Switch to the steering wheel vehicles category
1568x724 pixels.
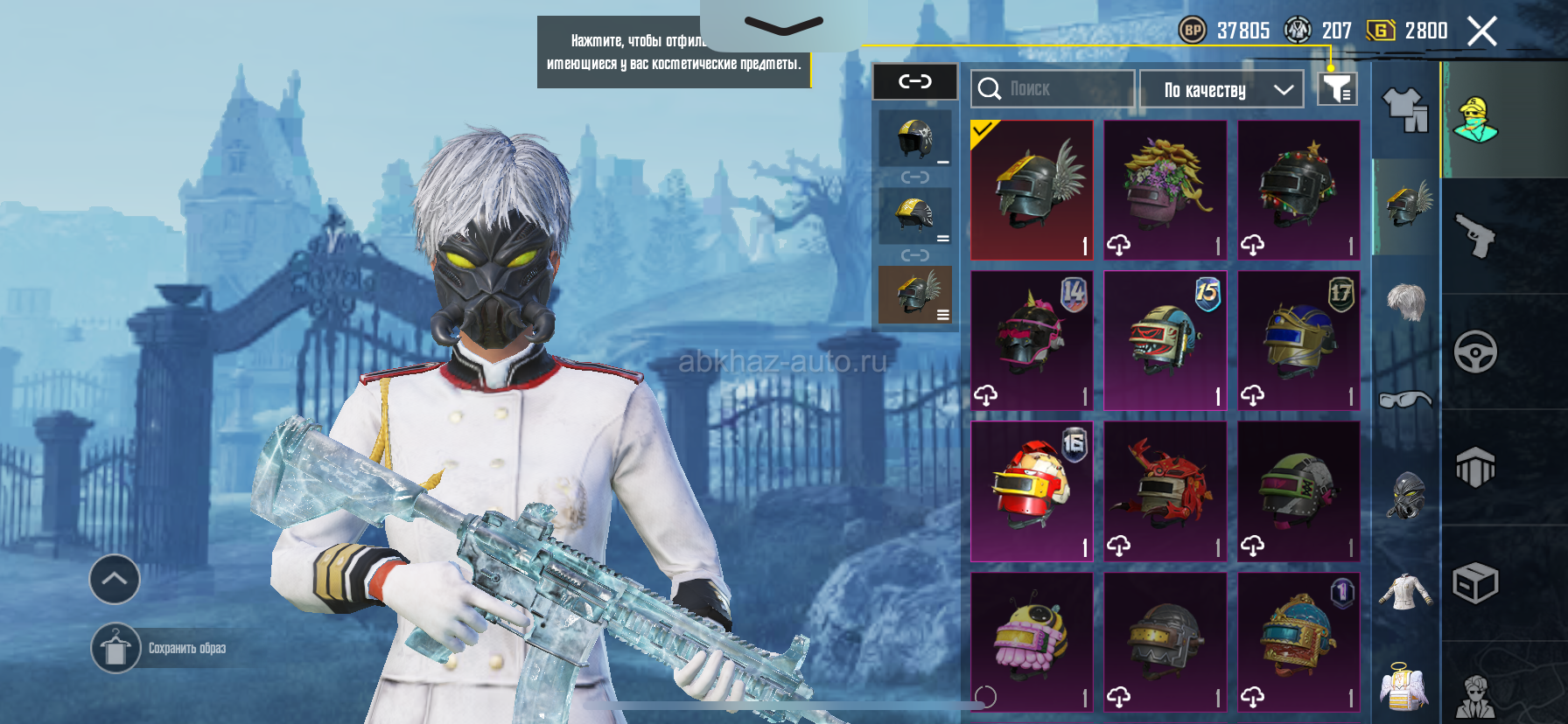pos(1475,352)
